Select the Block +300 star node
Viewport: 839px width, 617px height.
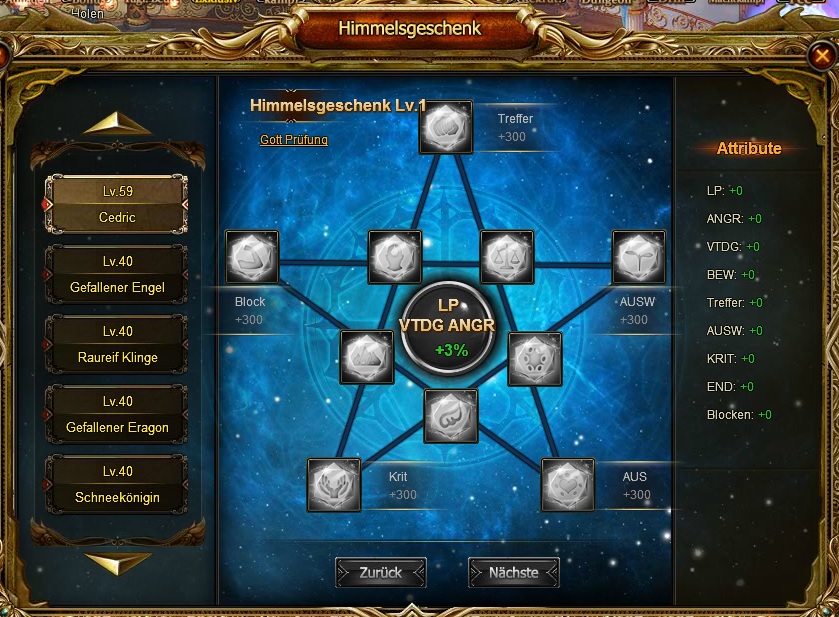pyautogui.click(x=251, y=257)
